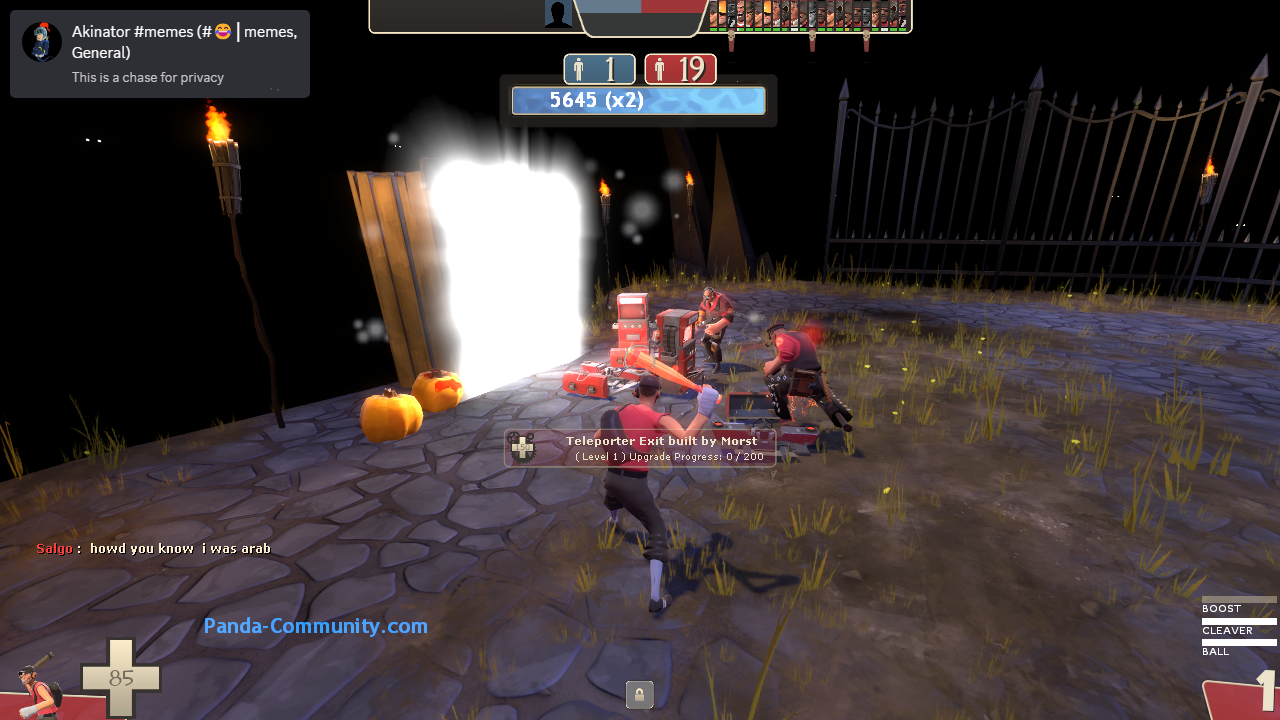1280x720 pixels.
Task: Click the dark silhouette player avatar
Action: click(x=558, y=14)
